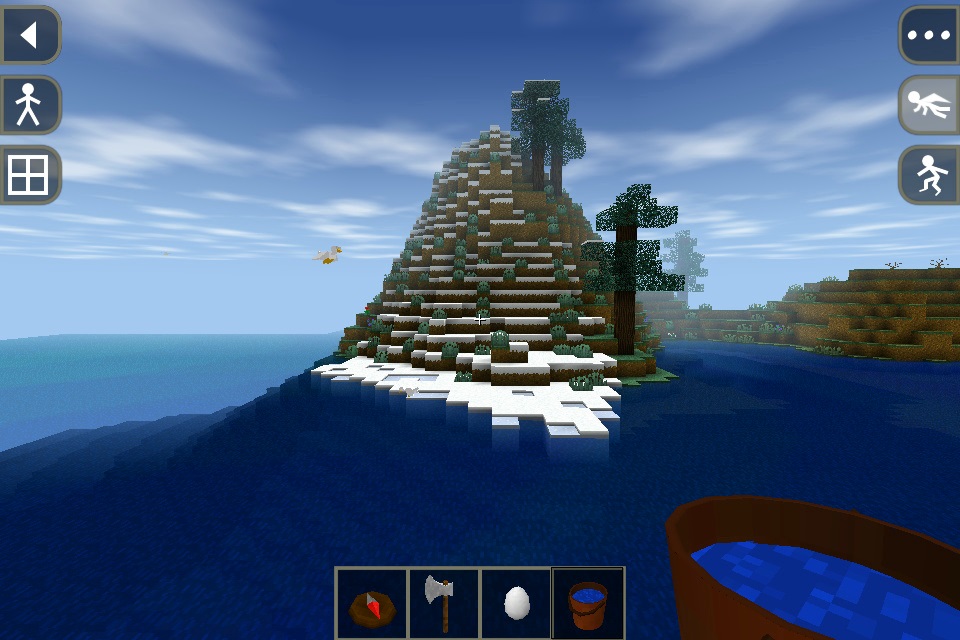Select the axe hotbar slot
Screen dimensions: 960x640
[x=443, y=603]
